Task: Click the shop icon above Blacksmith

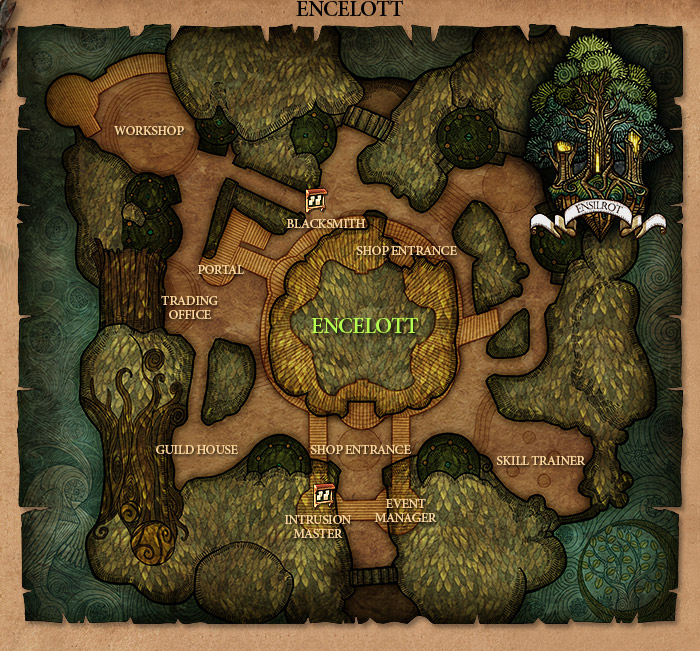Action: point(315,202)
